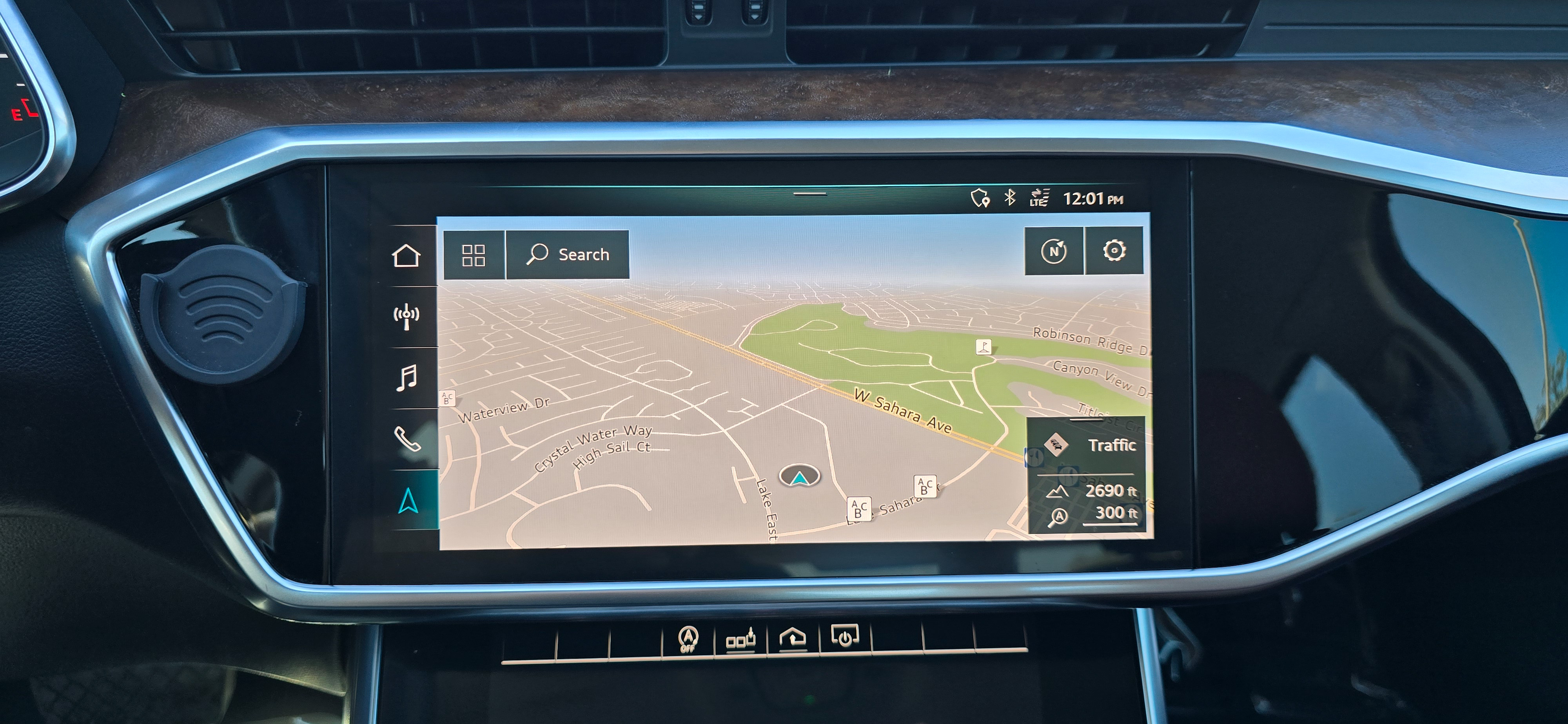Pull down the status bar handle
The height and width of the screenshot is (724, 1568).
pos(810,194)
